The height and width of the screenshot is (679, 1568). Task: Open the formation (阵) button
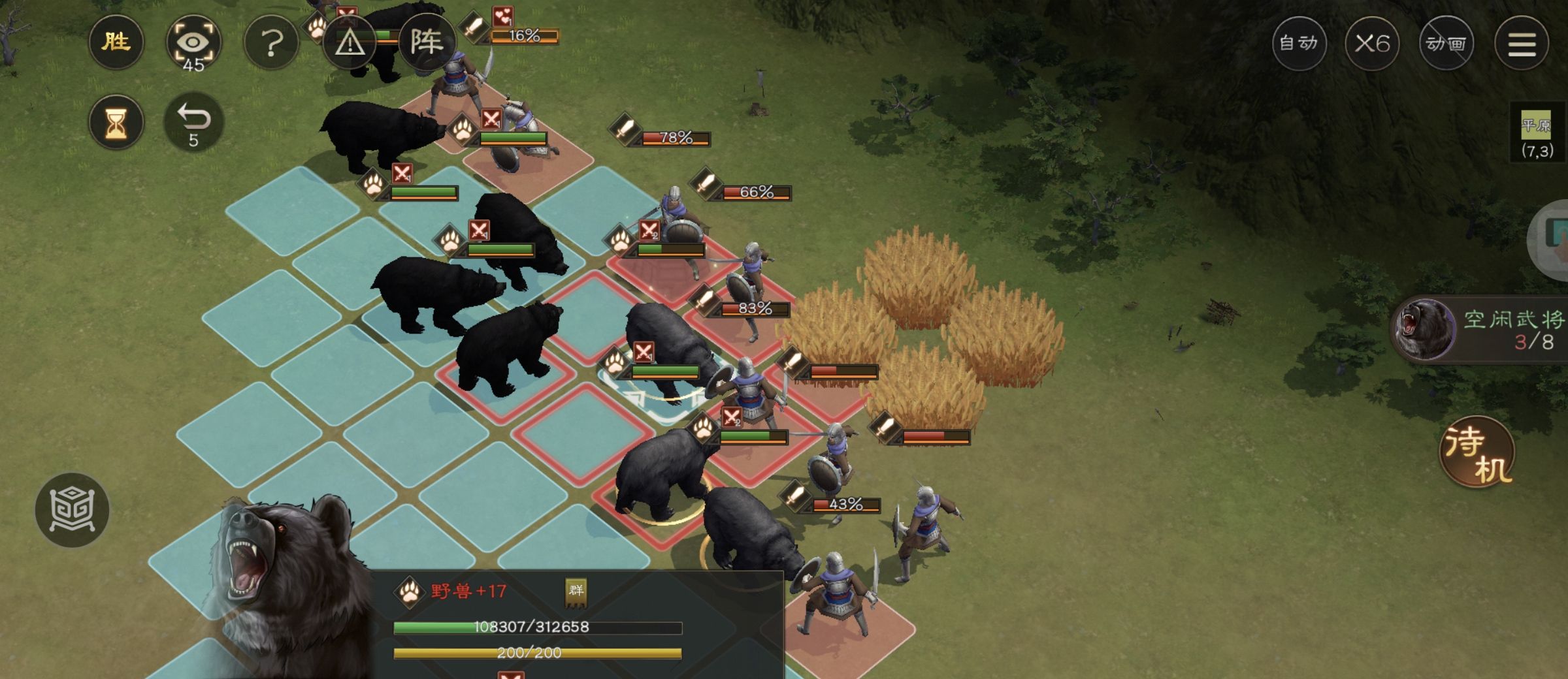click(x=426, y=43)
